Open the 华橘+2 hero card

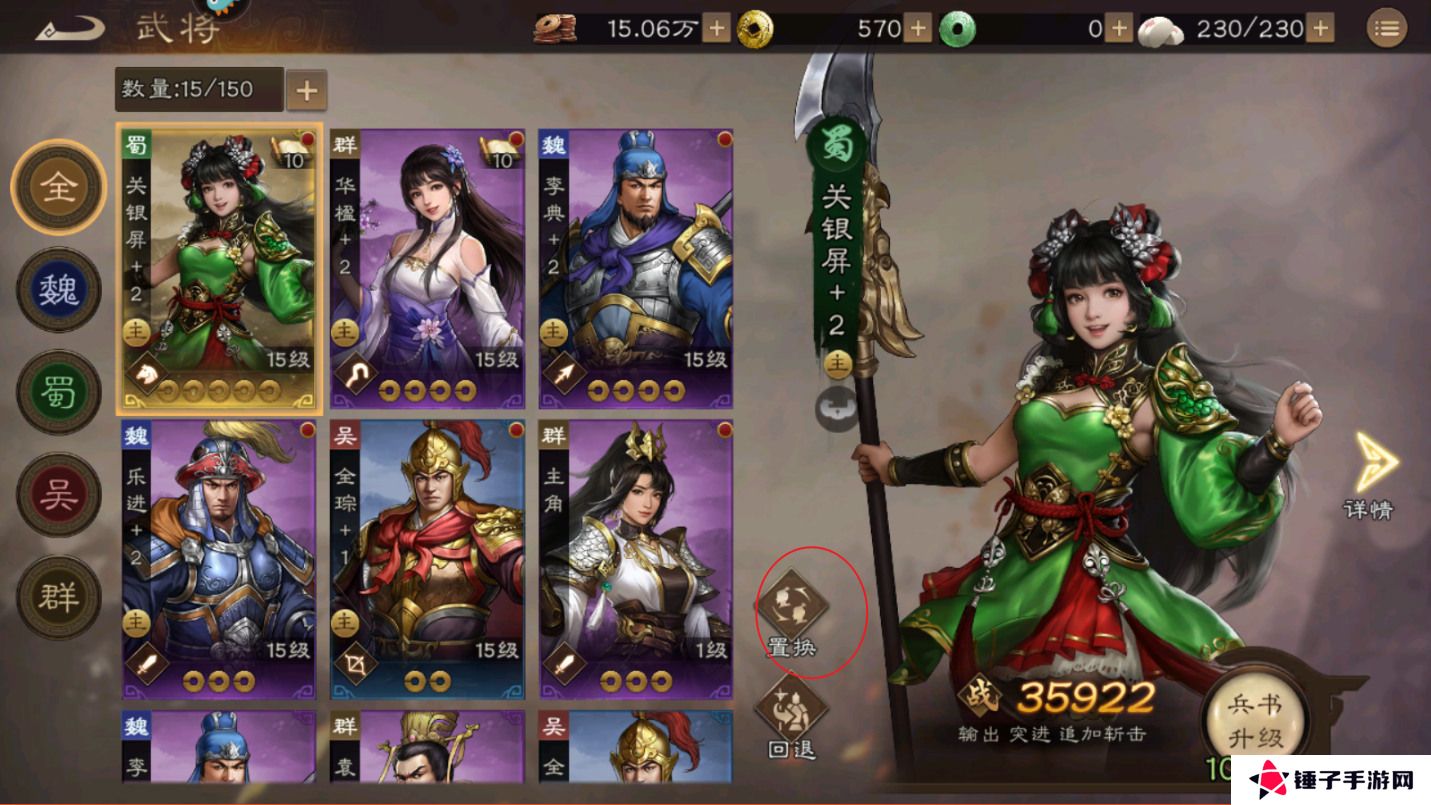[x=428, y=270]
